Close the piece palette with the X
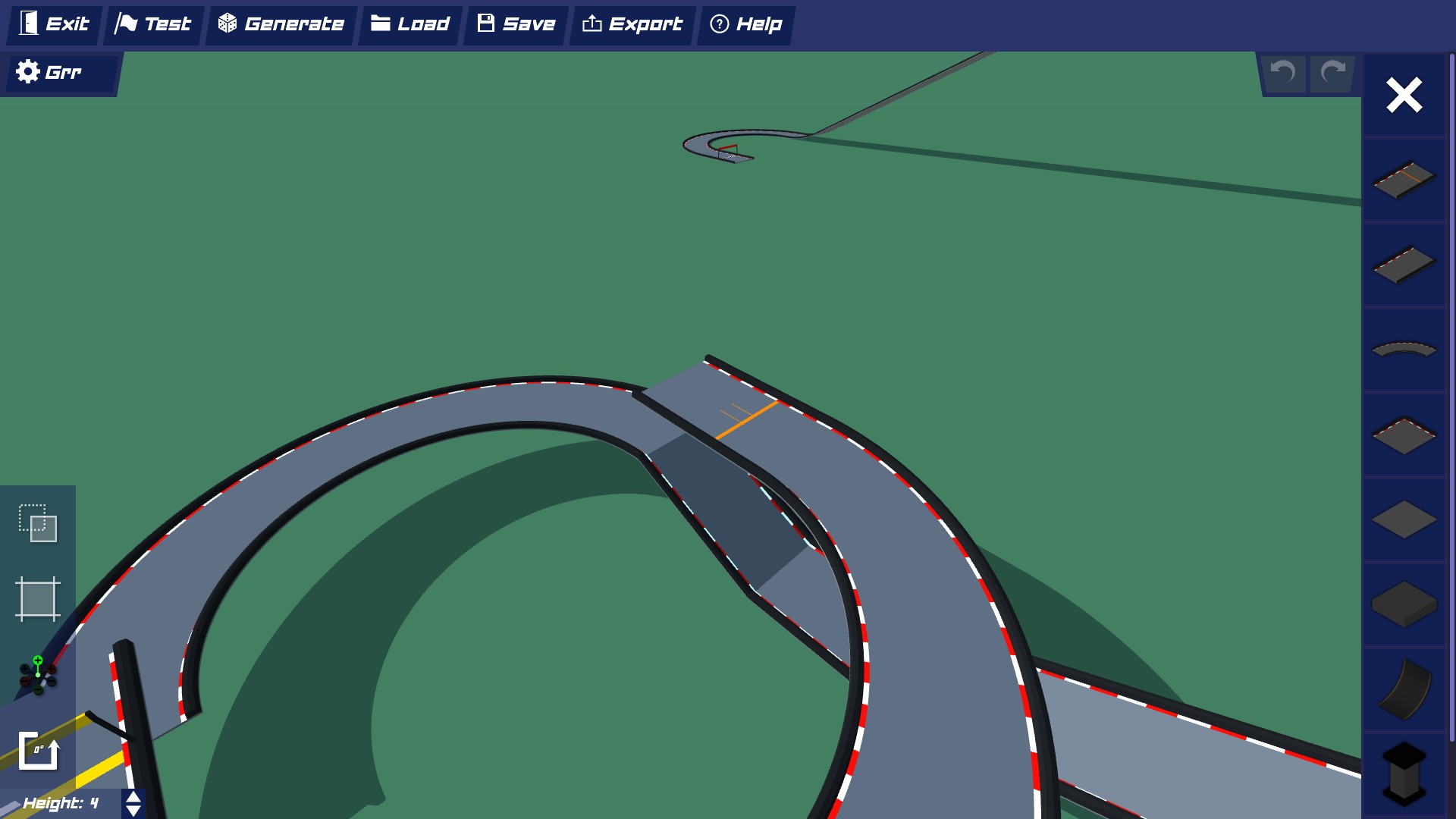This screenshot has height=819, width=1456. pyautogui.click(x=1404, y=95)
